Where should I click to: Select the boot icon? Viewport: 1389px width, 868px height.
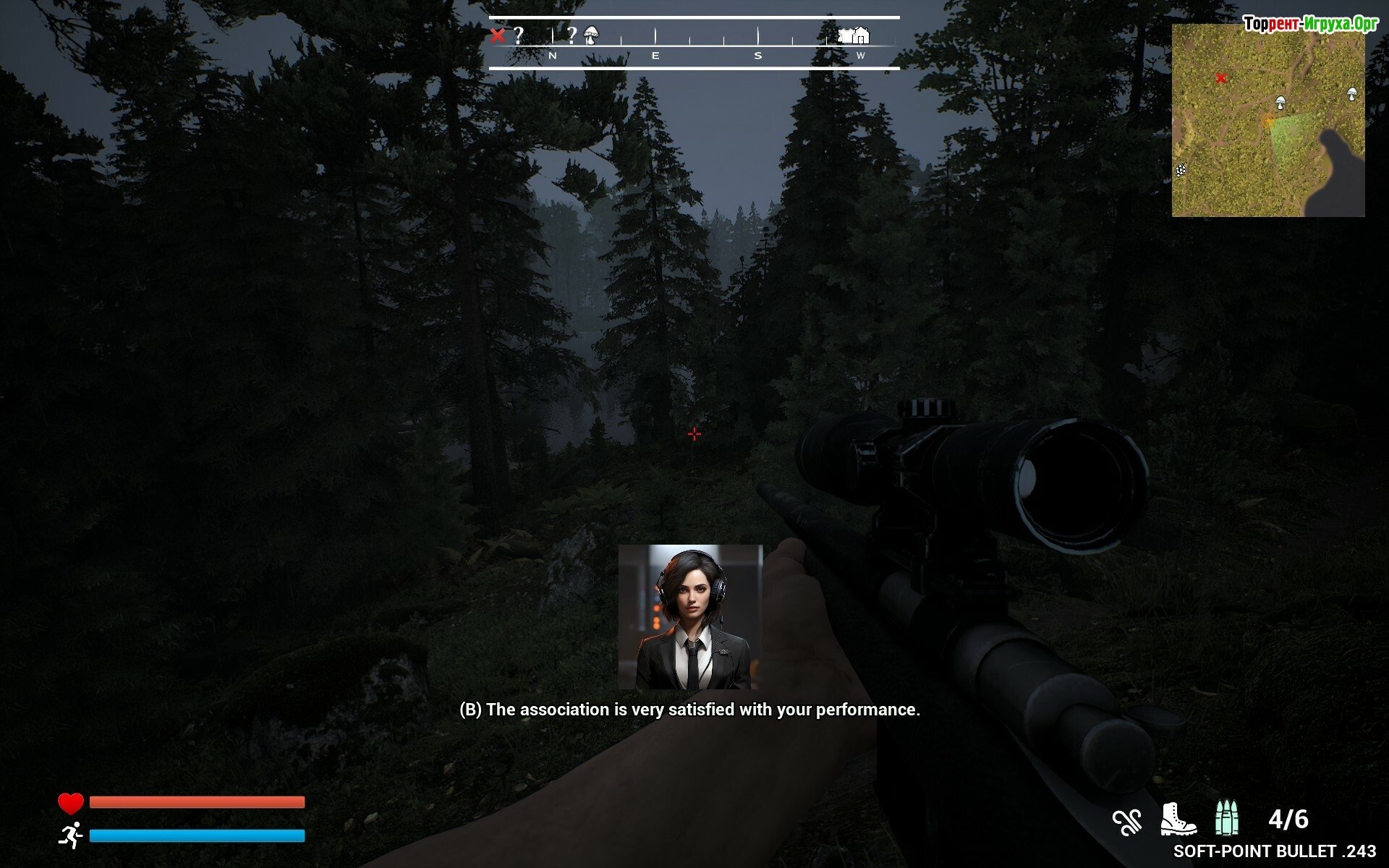pyautogui.click(x=1177, y=820)
